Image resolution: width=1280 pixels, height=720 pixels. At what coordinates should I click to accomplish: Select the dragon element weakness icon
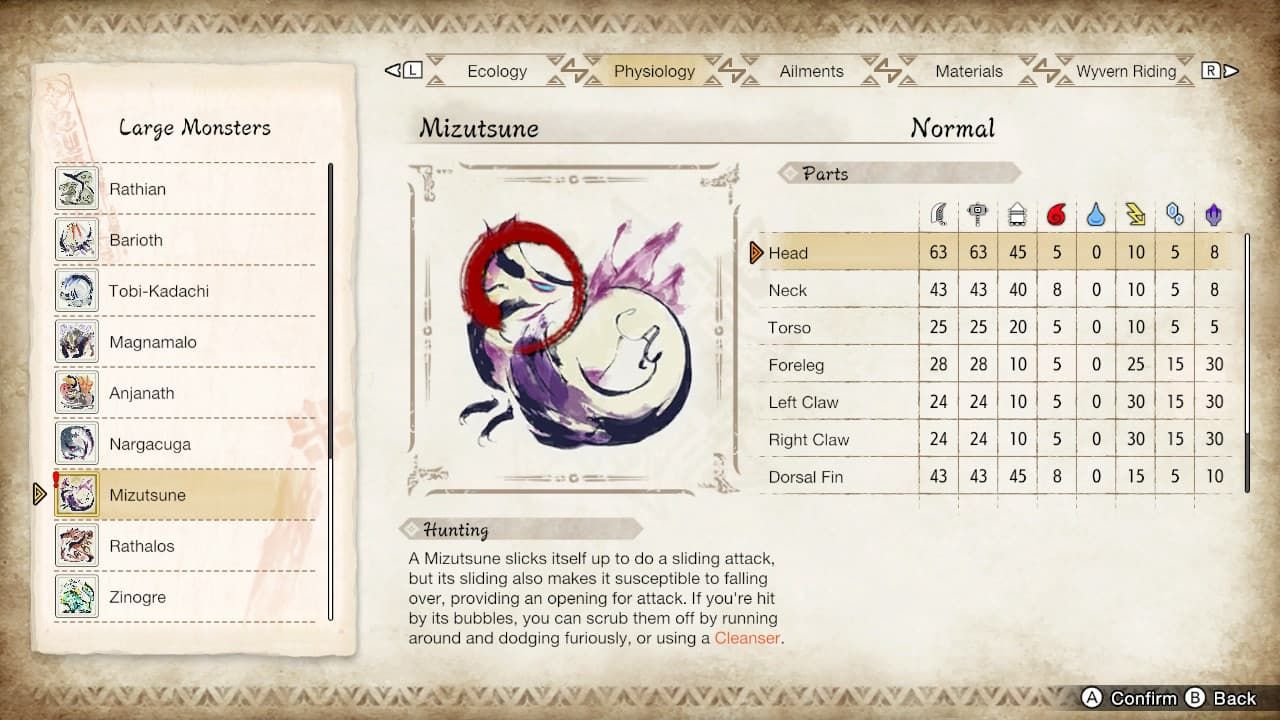1213,213
